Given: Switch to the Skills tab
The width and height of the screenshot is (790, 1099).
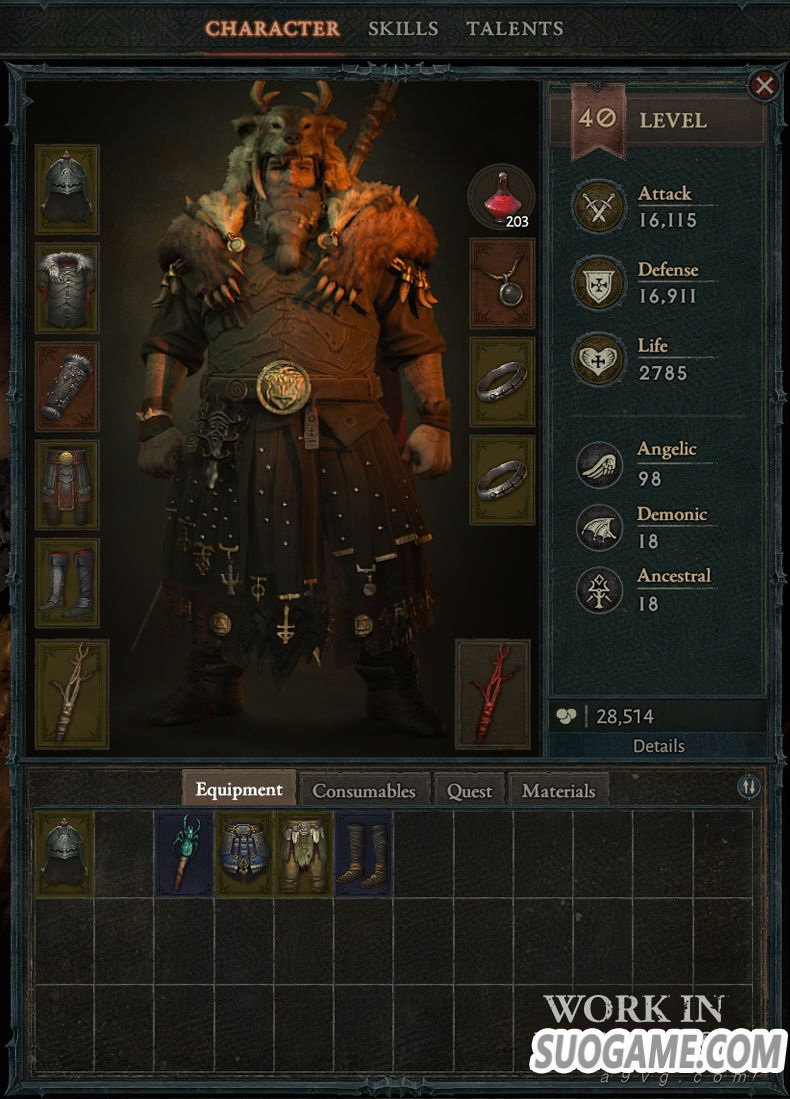Looking at the screenshot, I should pos(403,28).
